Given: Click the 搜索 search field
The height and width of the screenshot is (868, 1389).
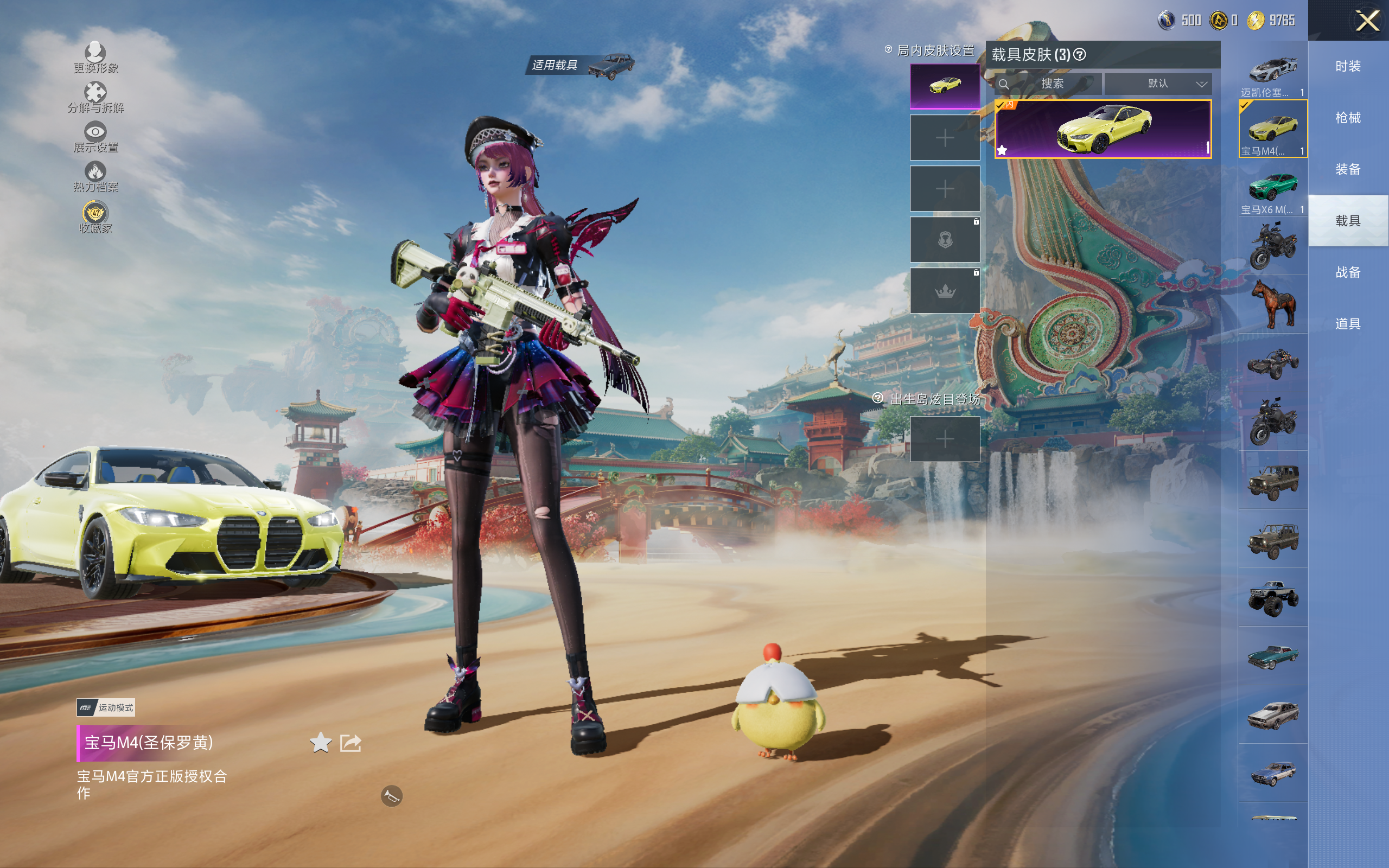Looking at the screenshot, I should pyautogui.click(x=1052, y=84).
